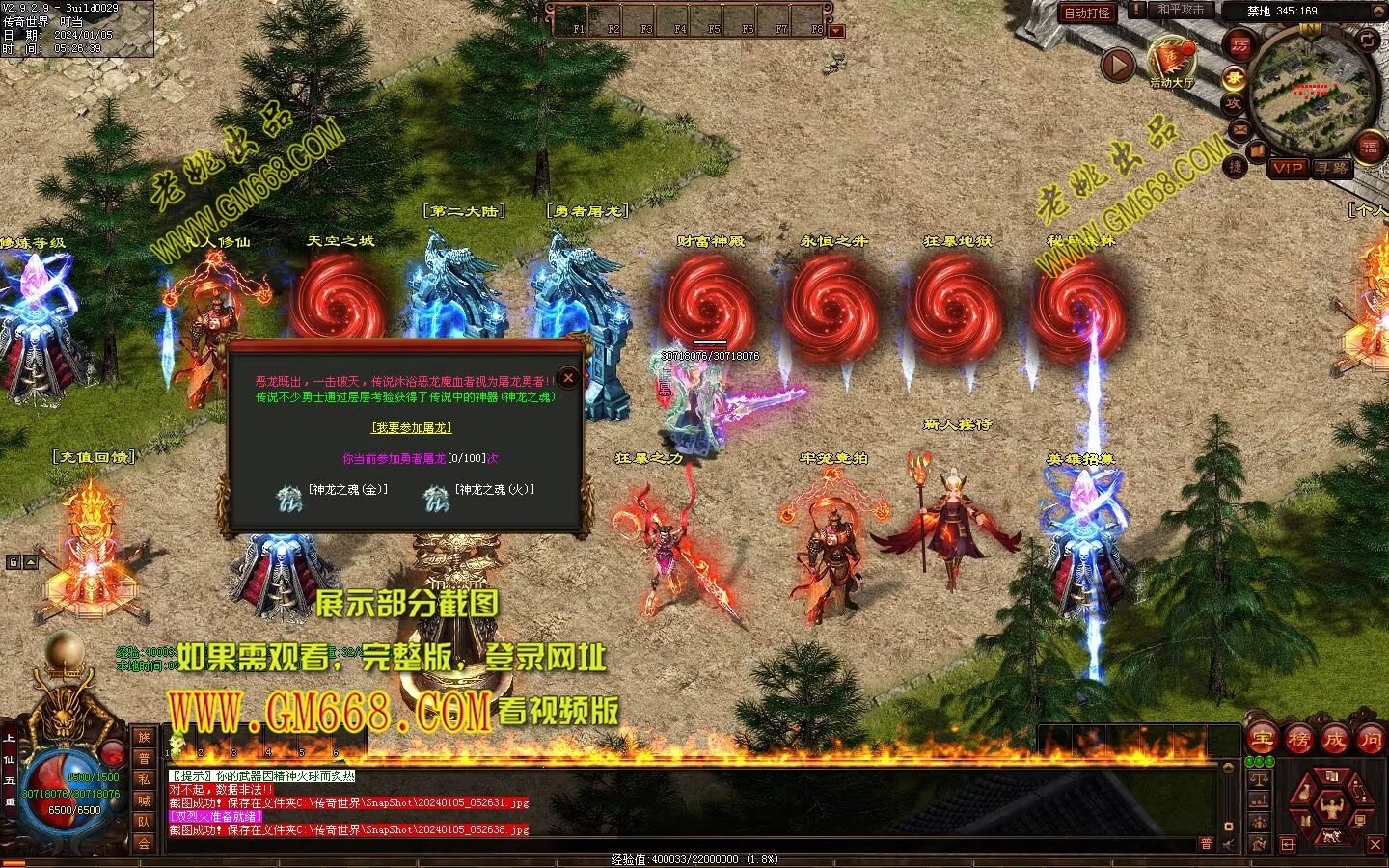Activate 寻路 pathfinding
The width and height of the screenshot is (1389, 868).
pyautogui.click(x=1332, y=168)
